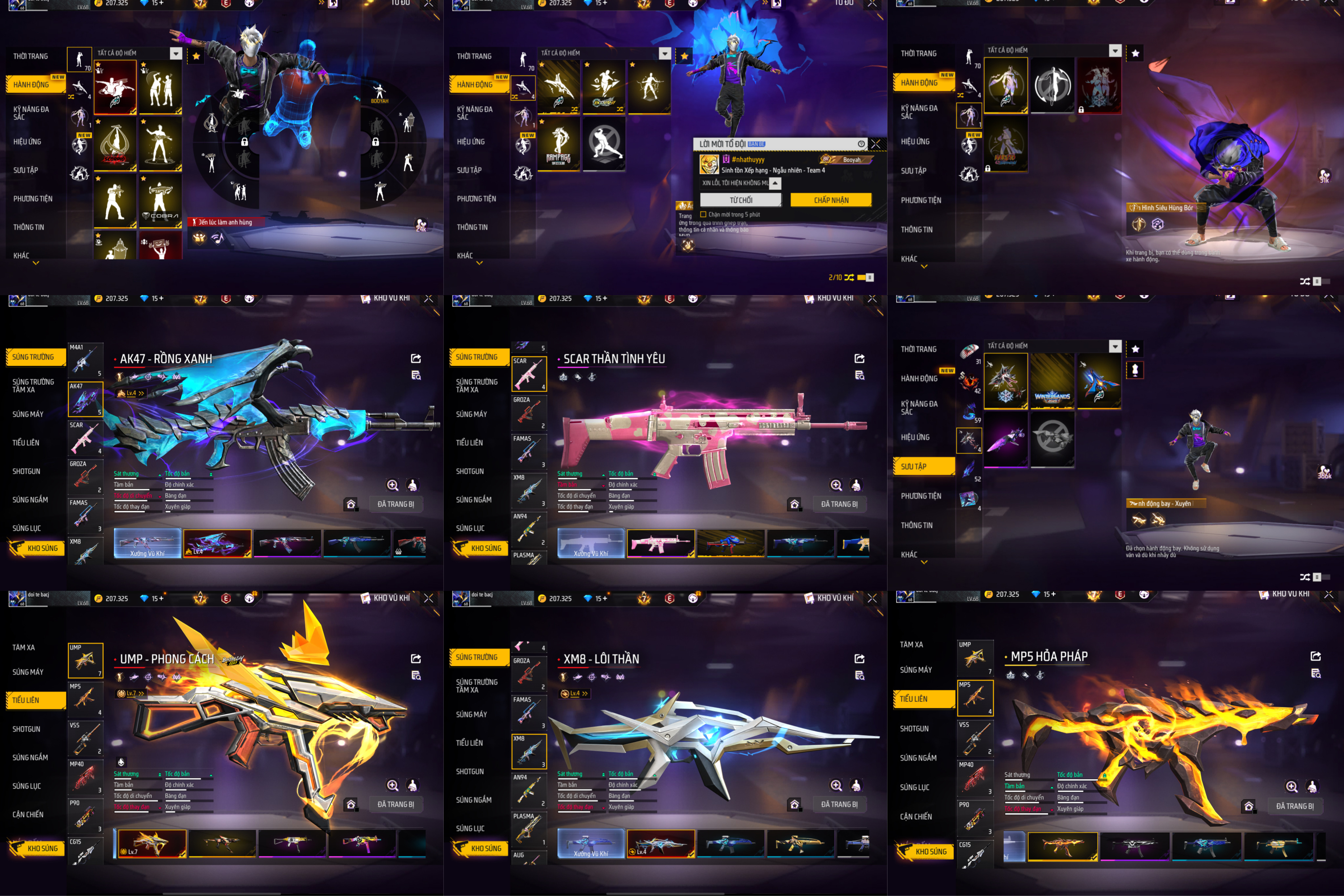The width and height of the screenshot is (1344, 896).
Task: Share the XM8 - Lôi Thần skin
Action: [860, 658]
